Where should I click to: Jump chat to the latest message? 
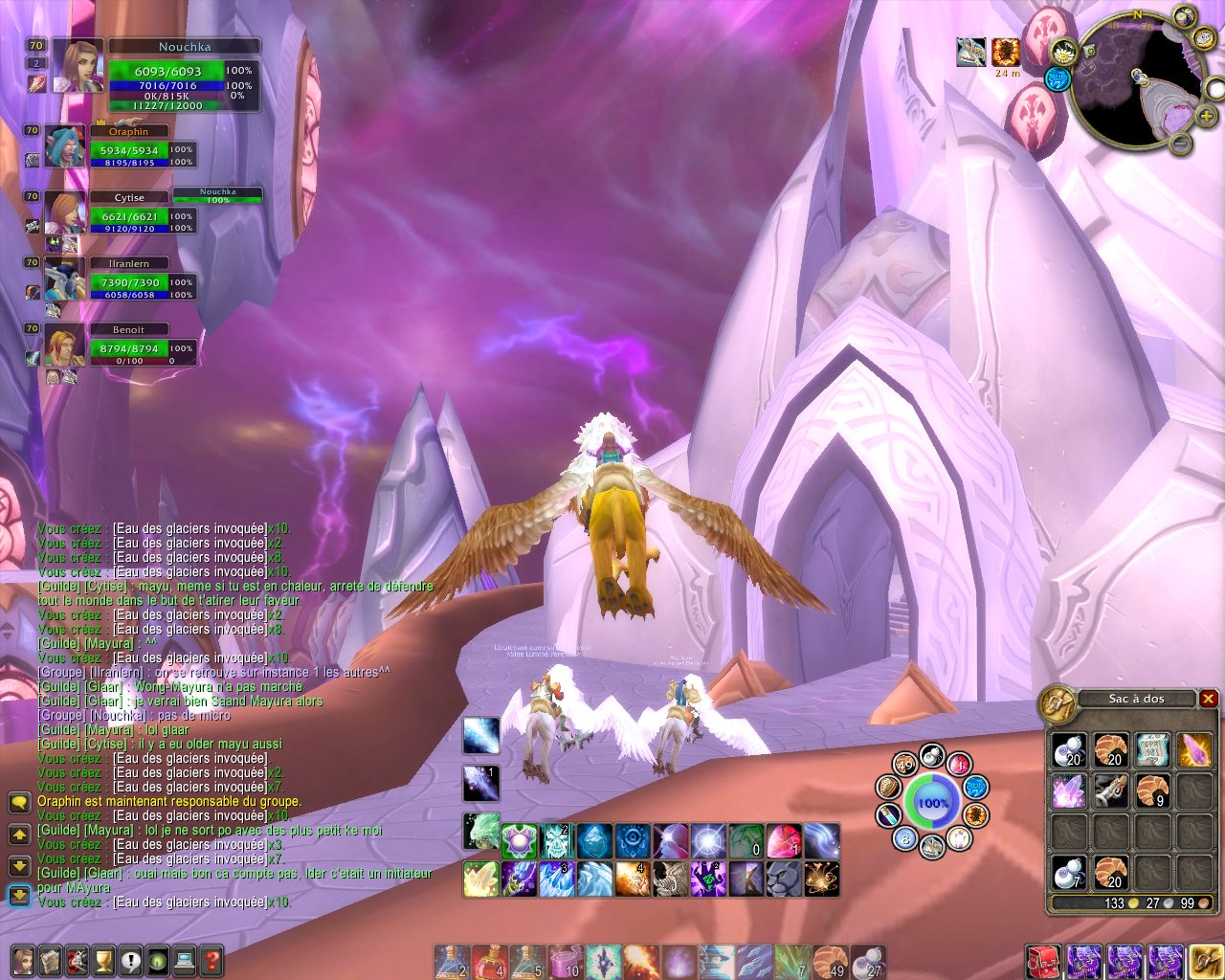[x=19, y=896]
